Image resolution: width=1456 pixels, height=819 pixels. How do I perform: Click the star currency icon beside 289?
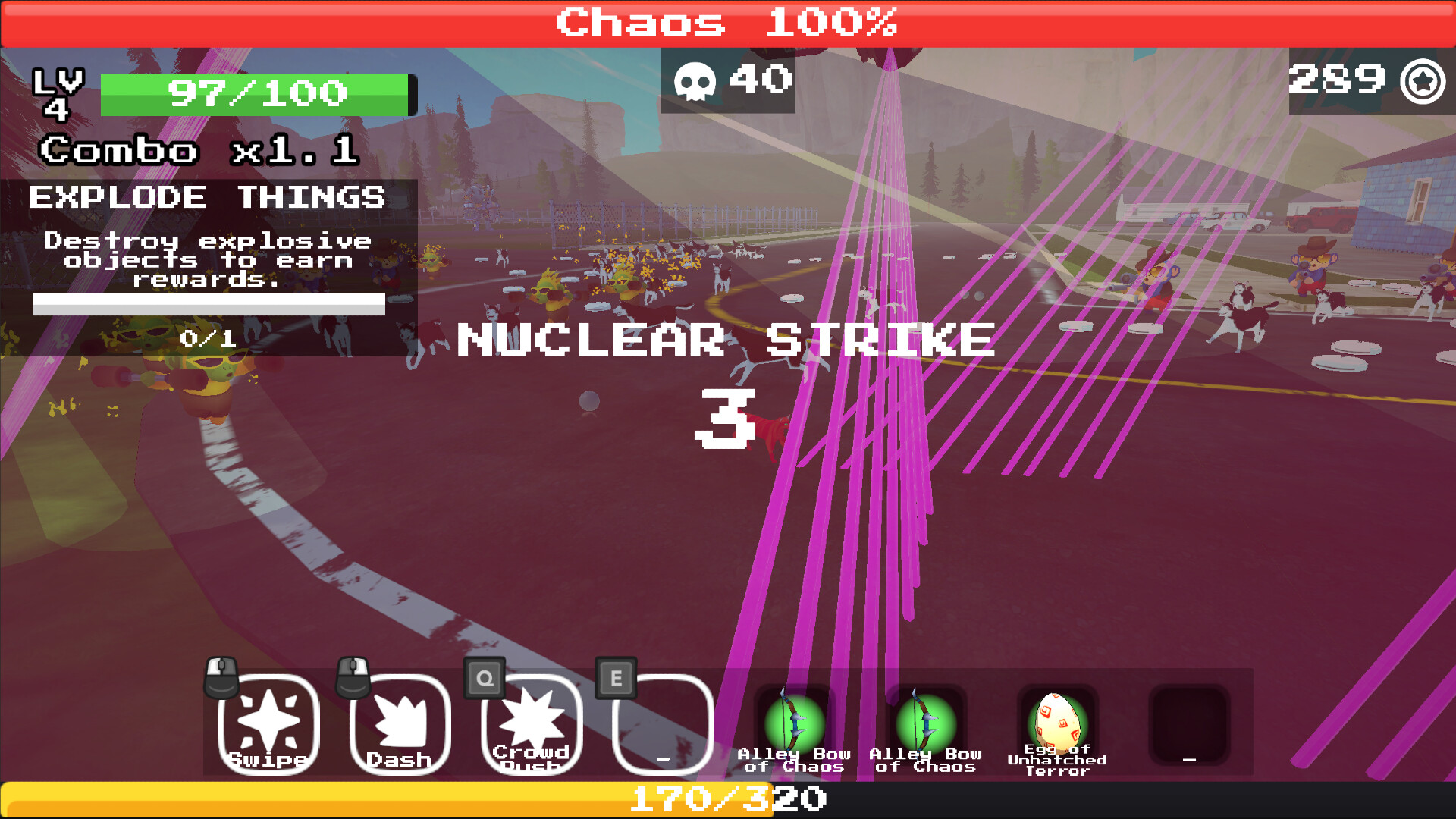tap(1423, 79)
